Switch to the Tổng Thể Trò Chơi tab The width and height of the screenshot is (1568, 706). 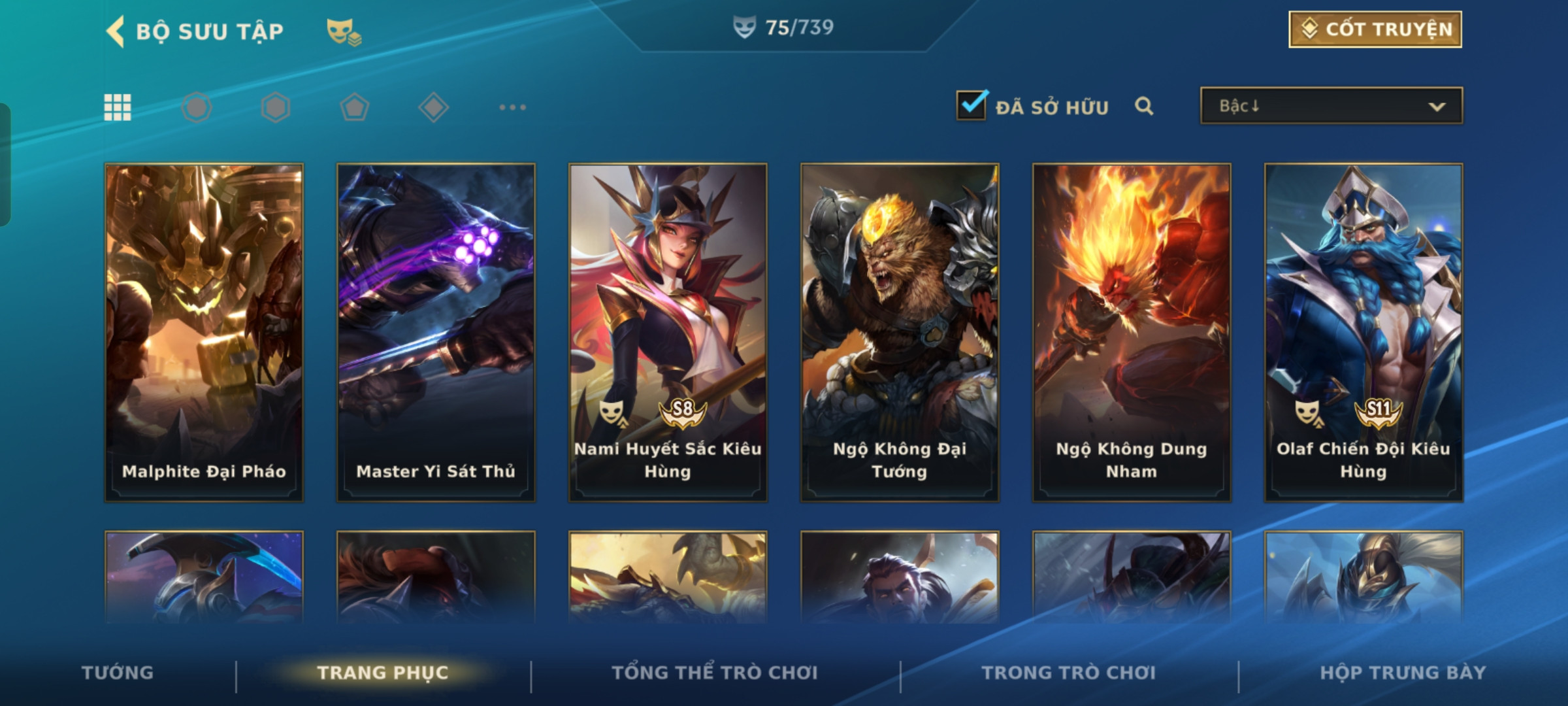pos(715,673)
